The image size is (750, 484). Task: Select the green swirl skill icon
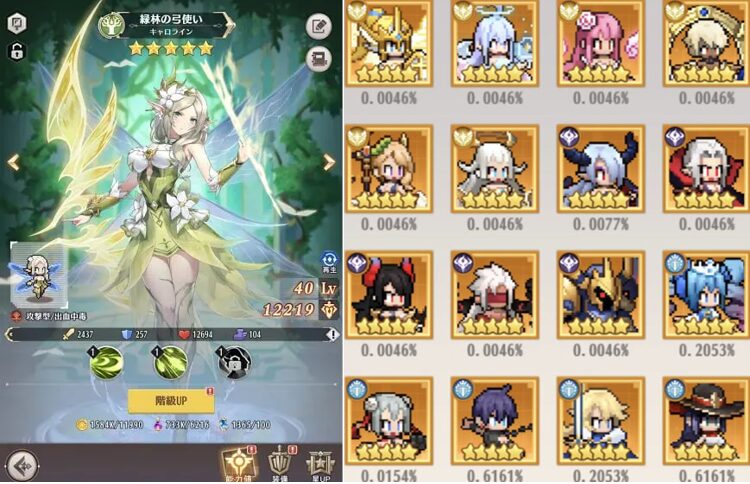[107, 363]
